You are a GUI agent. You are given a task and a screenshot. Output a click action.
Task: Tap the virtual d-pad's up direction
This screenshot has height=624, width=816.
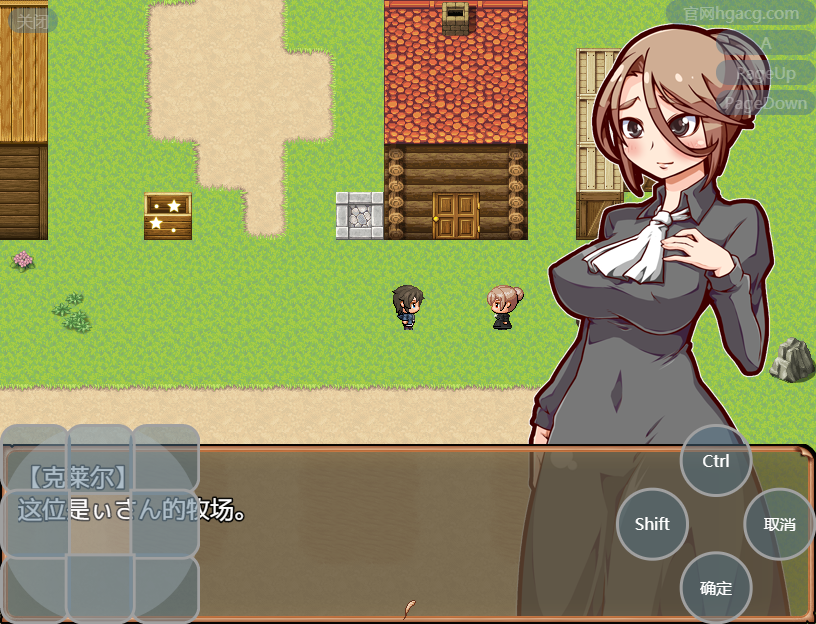point(100,457)
